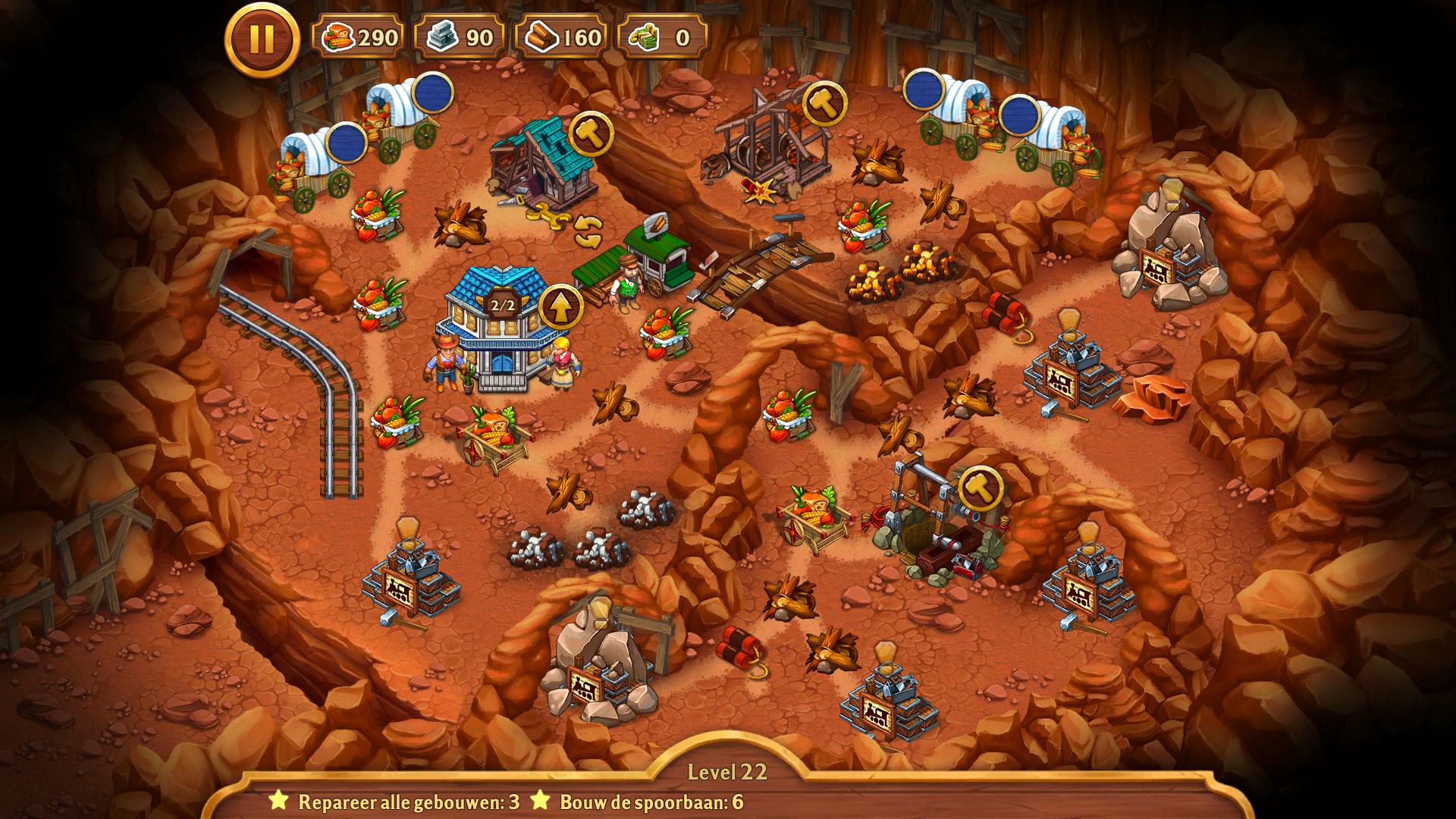Activate the yellow swap-arrows trade icon
This screenshot has width=1456, height=819.
(588, 231)
